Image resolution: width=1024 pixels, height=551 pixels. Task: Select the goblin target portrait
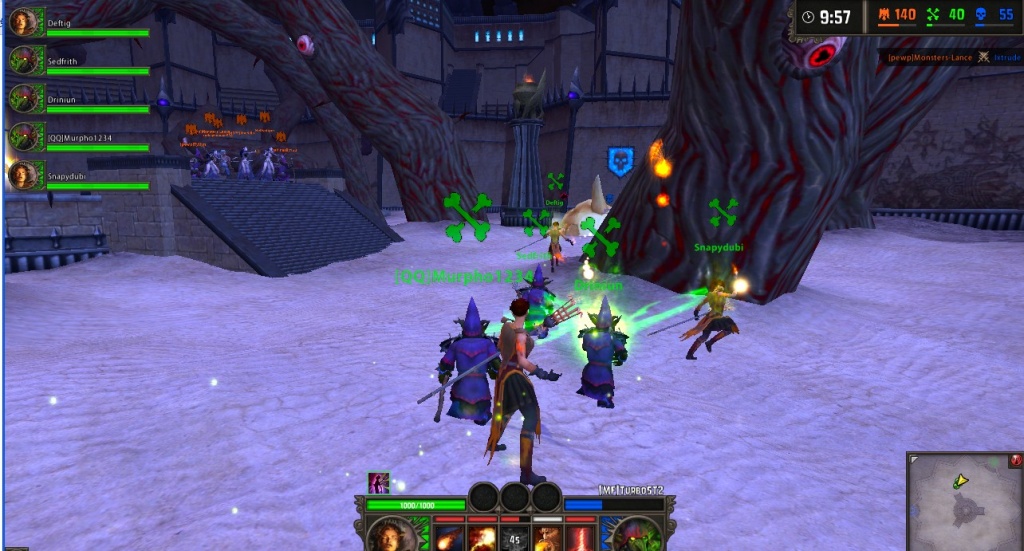coord(640,536)
